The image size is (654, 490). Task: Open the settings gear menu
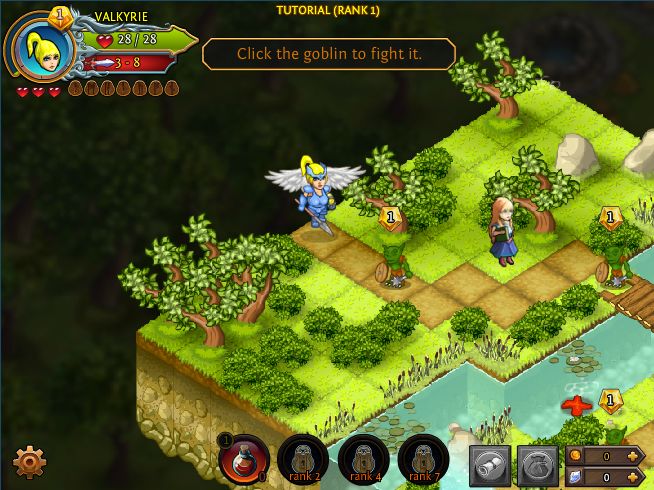coord(29,461)
